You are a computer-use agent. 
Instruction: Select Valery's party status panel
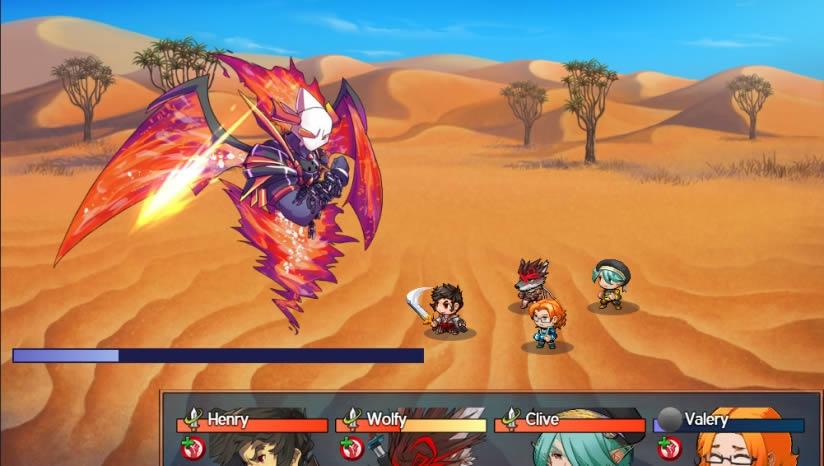click(730, 432)
